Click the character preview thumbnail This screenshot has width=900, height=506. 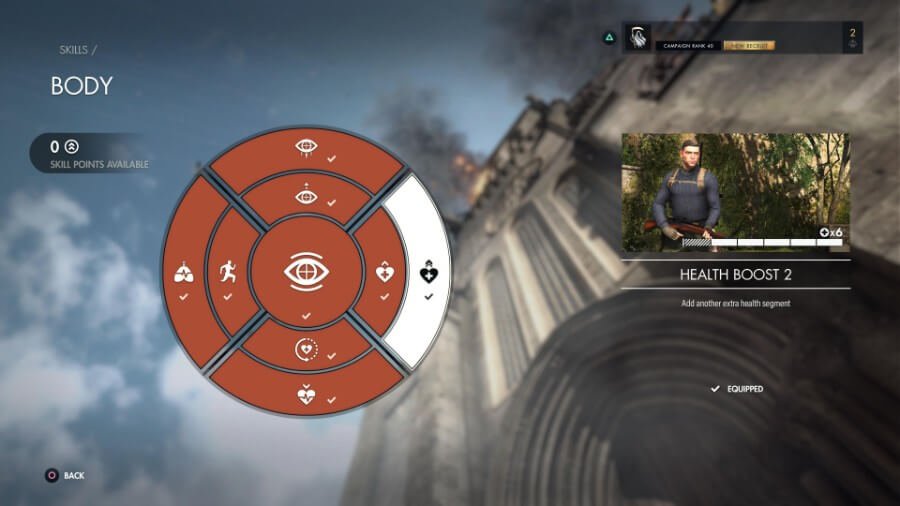coord(735,192)
